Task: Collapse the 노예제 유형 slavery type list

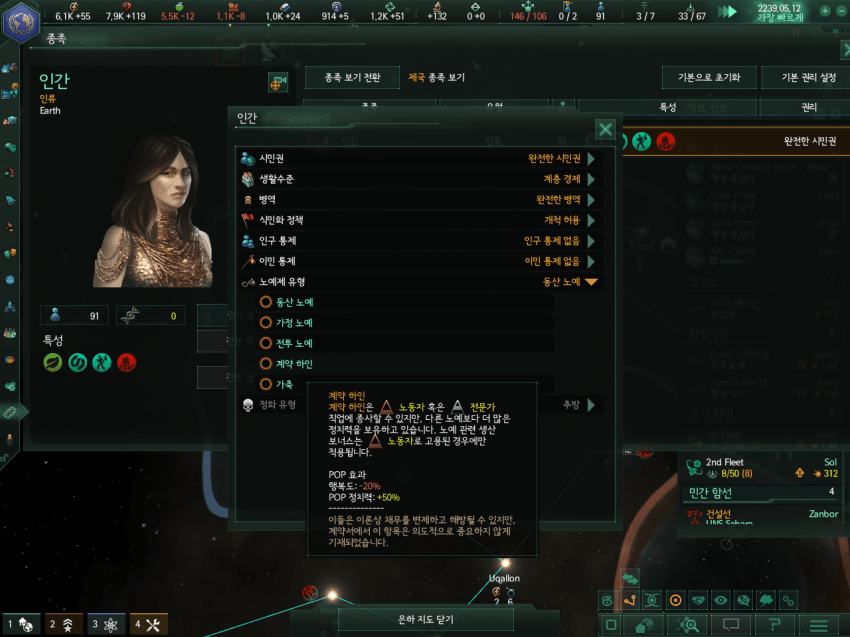Action: (591, 282)
